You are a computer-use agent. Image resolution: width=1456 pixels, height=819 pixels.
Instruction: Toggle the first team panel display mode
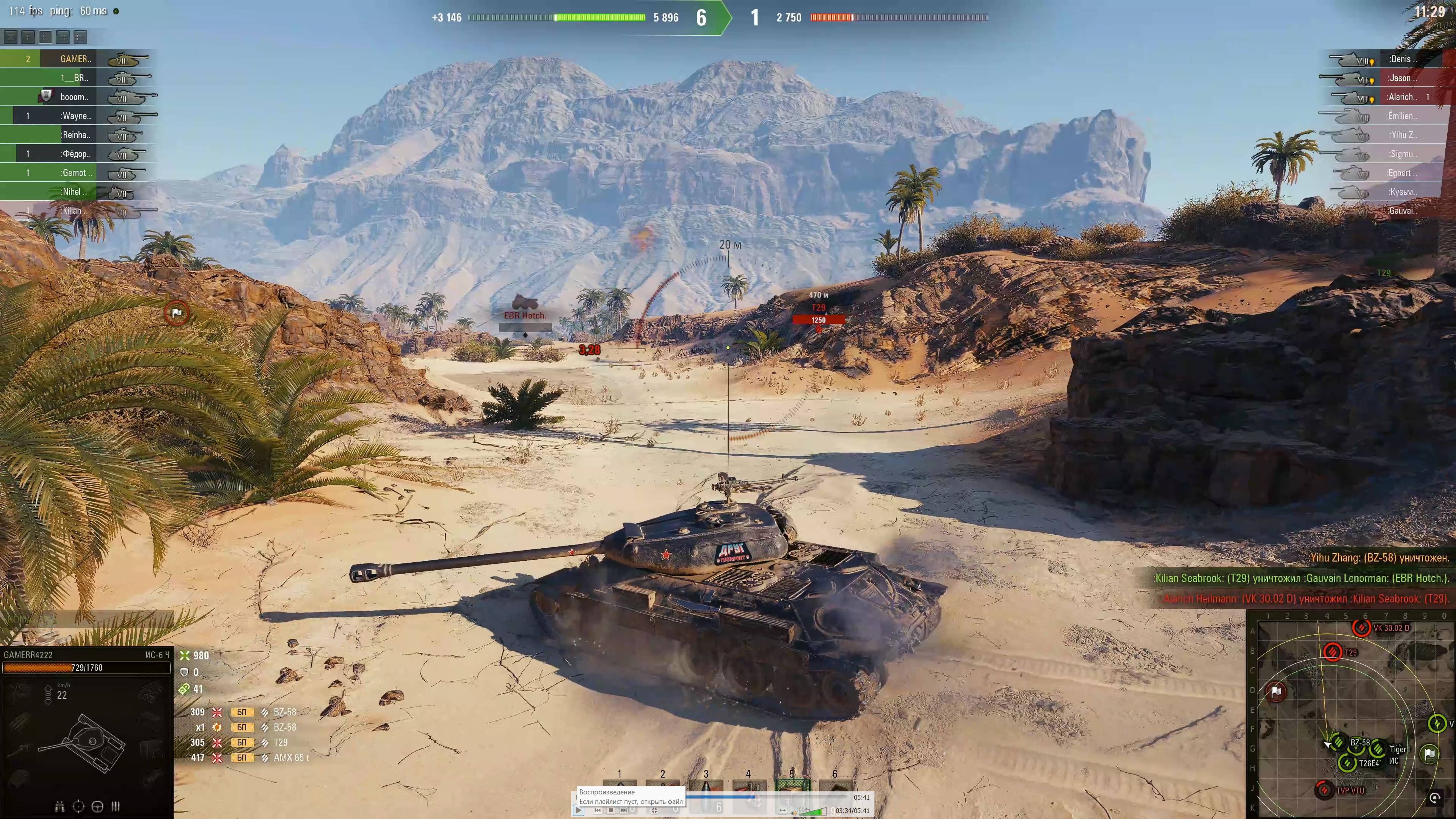[x=10, y=38]
